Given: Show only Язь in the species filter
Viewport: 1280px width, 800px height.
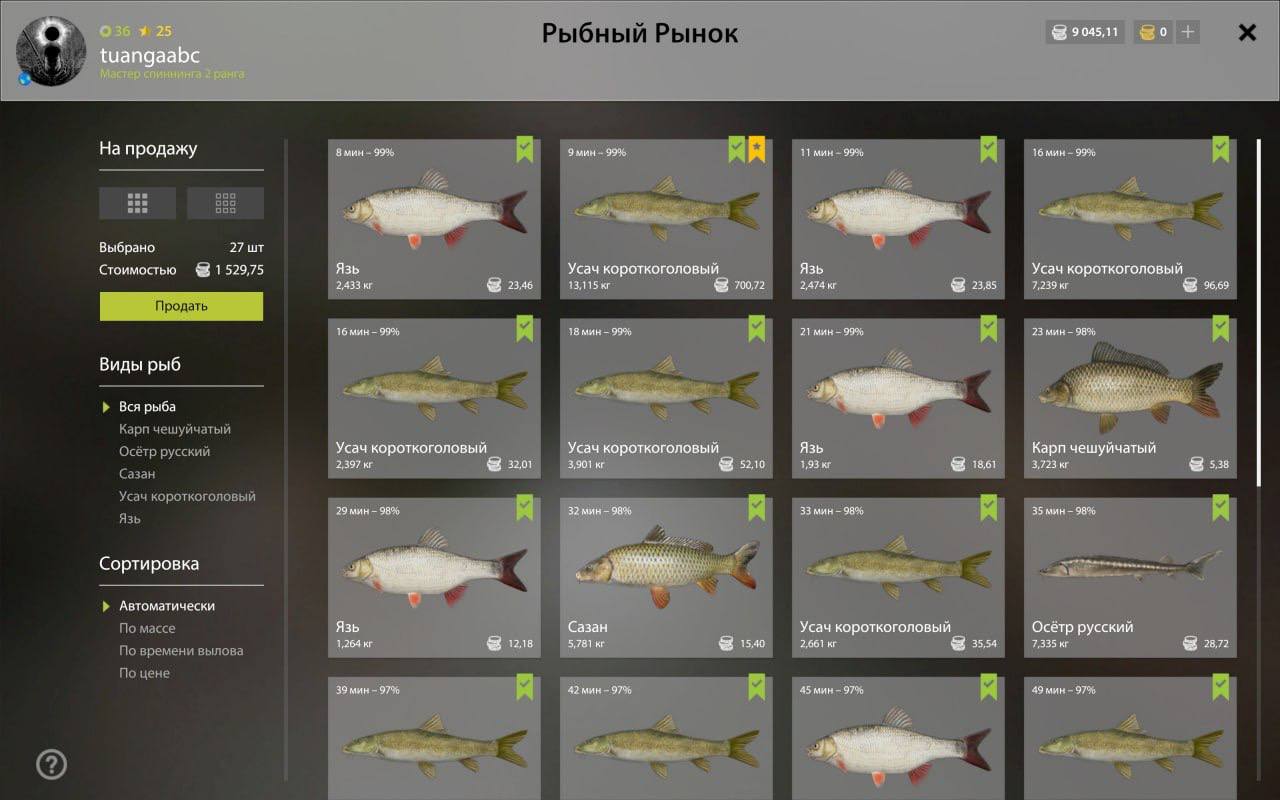Looking at the screenshot, I should (130, 519).
